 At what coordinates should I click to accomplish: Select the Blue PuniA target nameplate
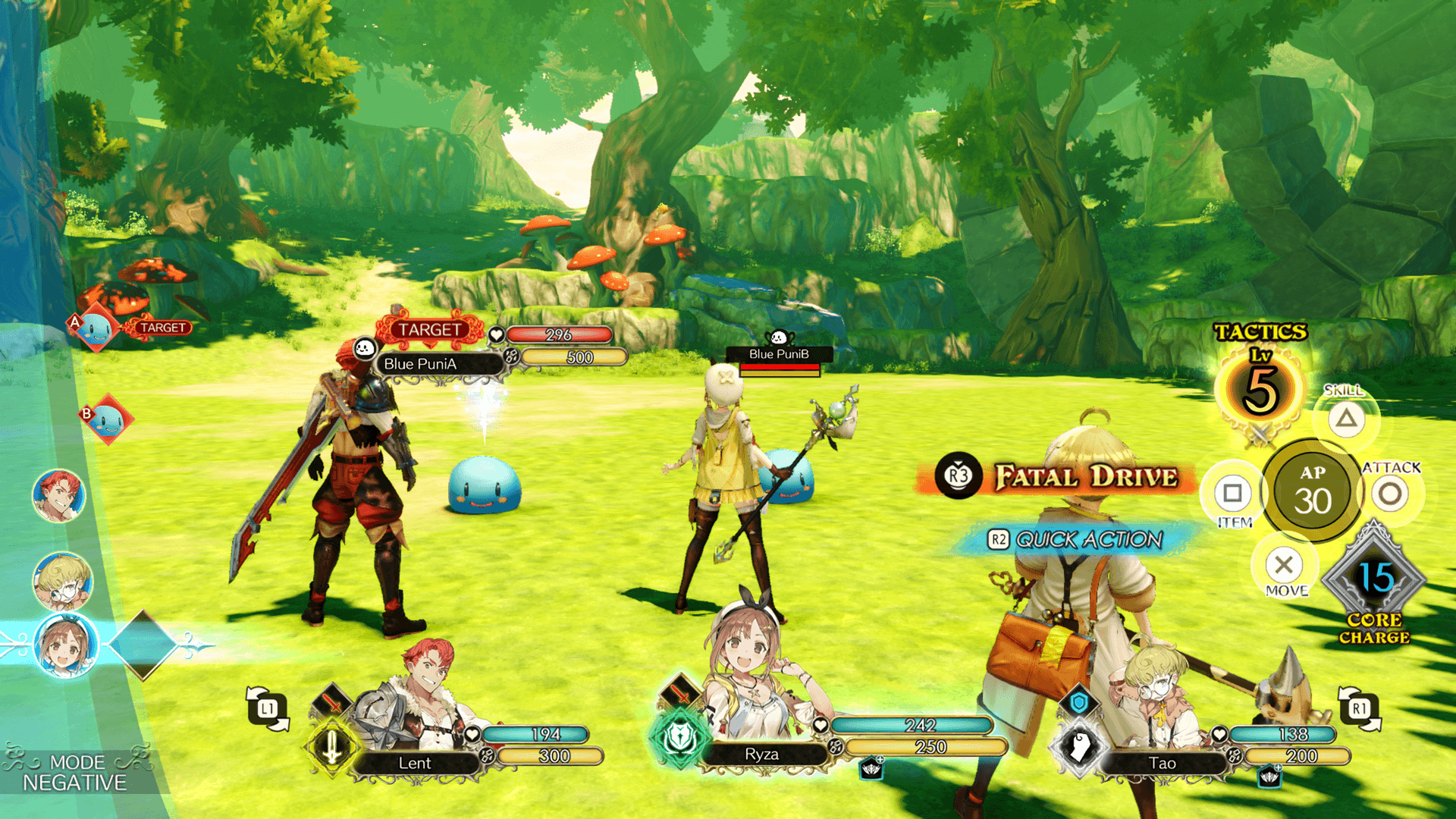(439, 364)
